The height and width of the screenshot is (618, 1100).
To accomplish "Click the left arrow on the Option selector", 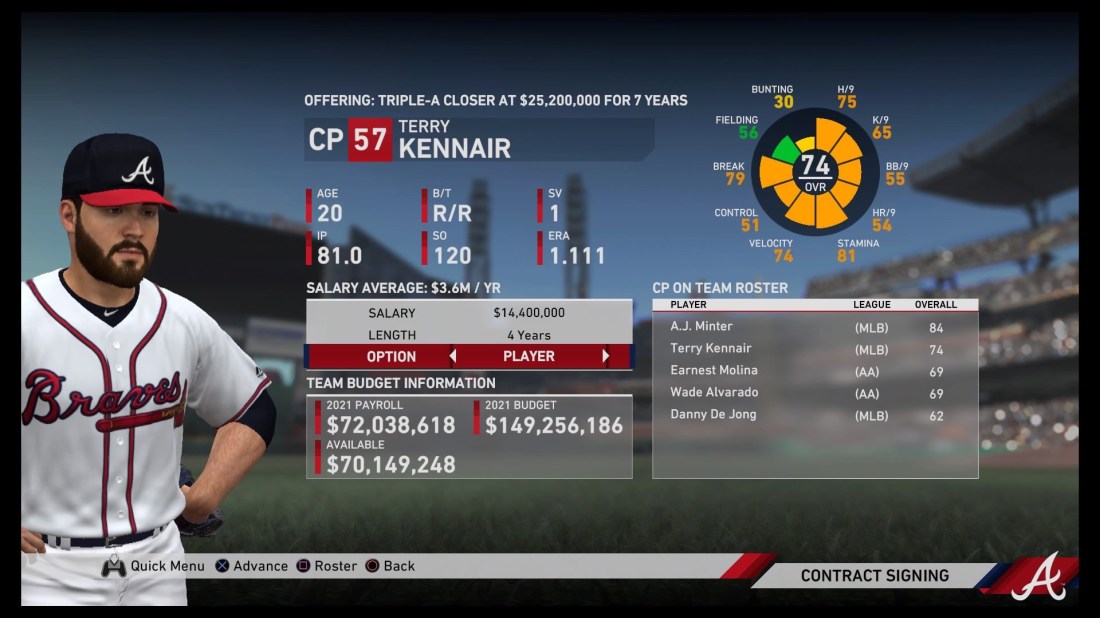I will (x=452, y=356).
